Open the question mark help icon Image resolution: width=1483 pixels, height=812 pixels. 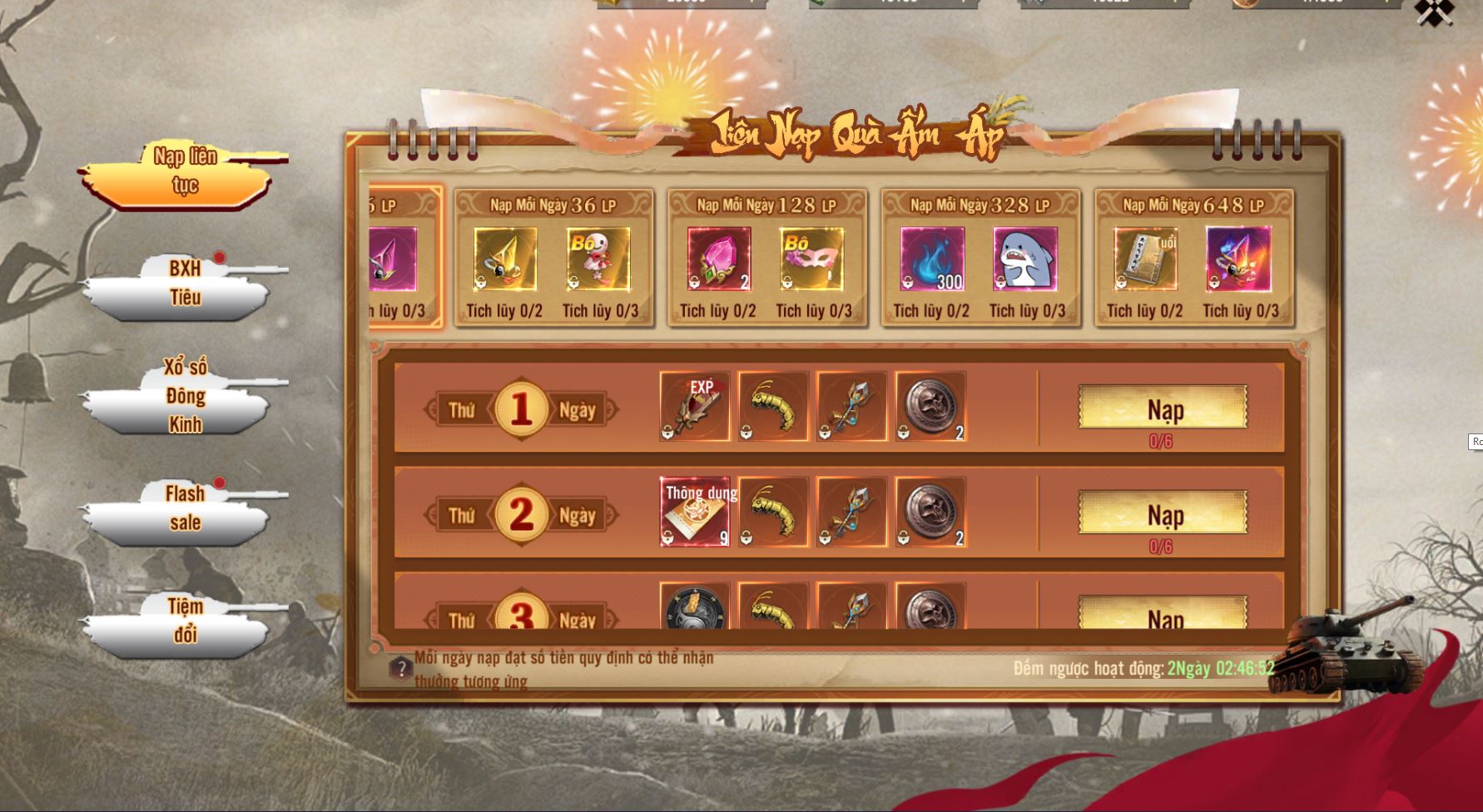pyautogui.click(x=401, y=667)
